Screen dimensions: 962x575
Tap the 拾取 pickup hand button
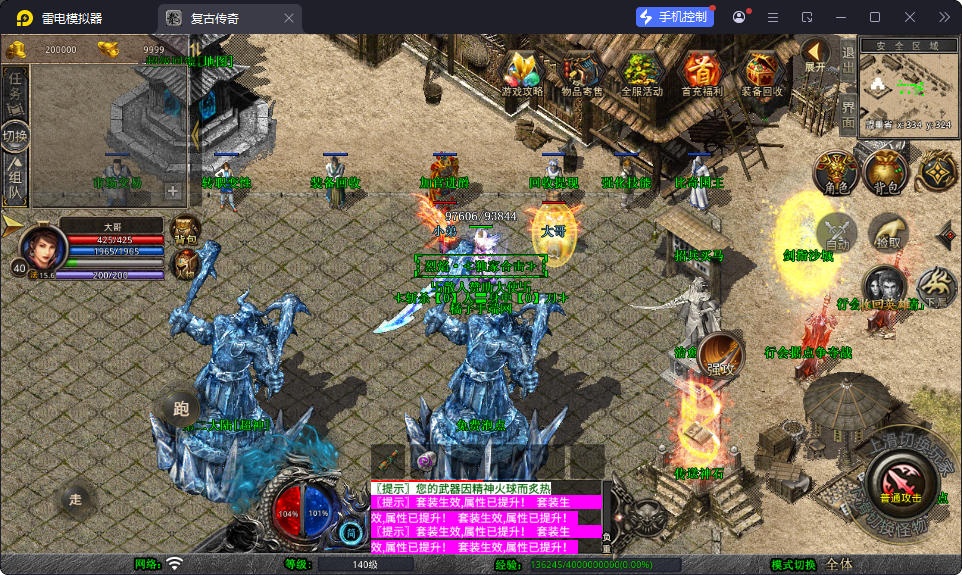tap(886, 232)
